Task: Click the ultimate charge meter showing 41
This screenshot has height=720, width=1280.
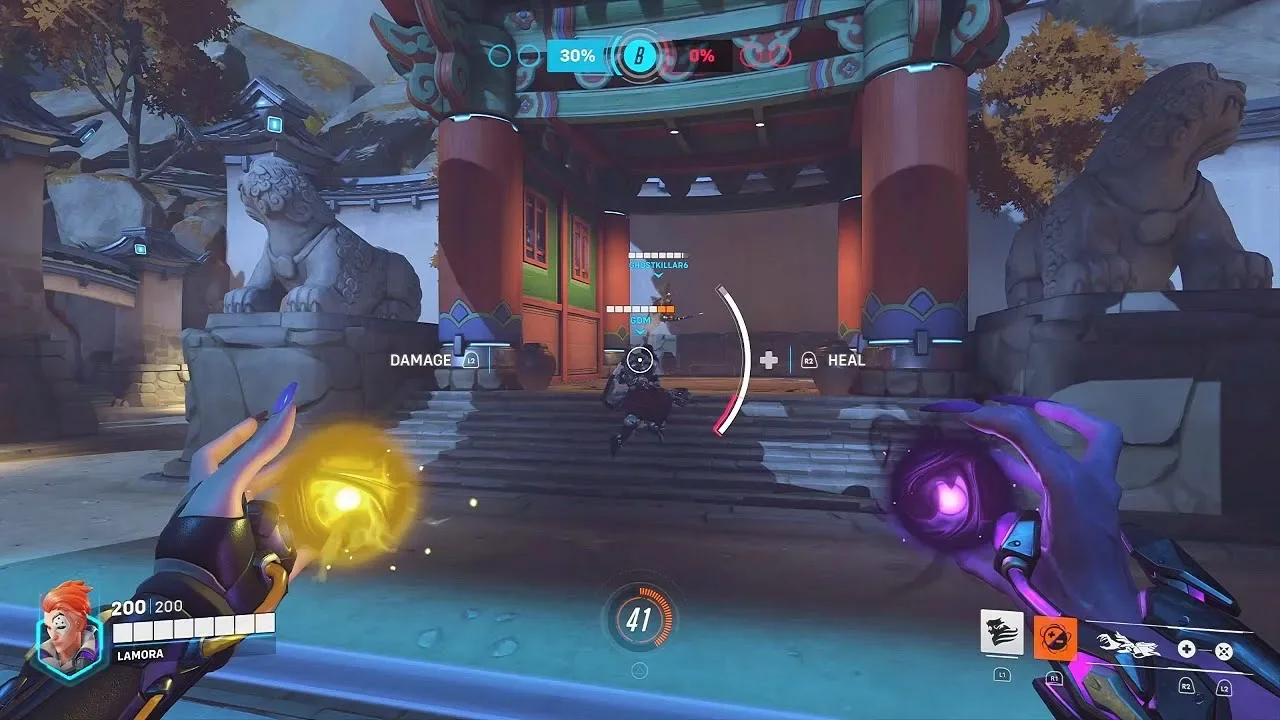Action: 639,621
